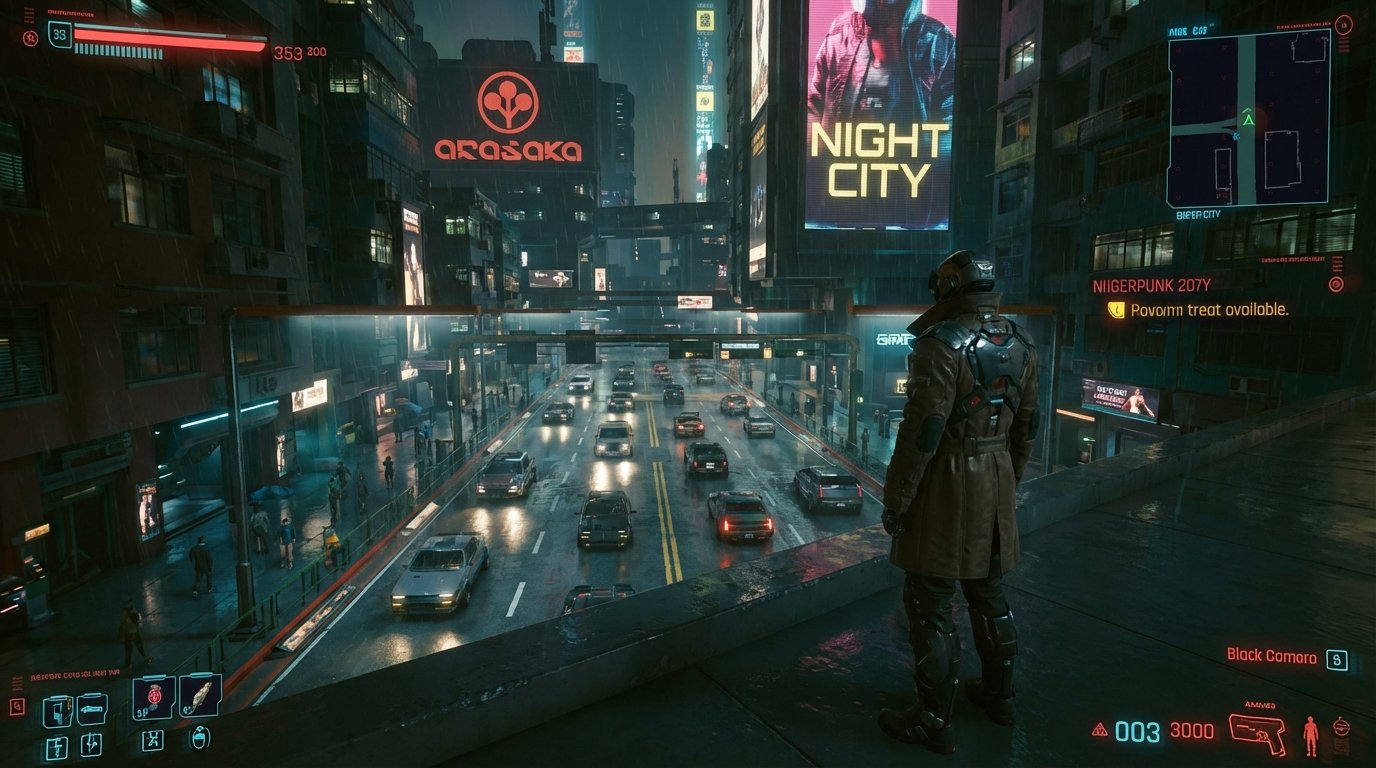The height and width of the screenshot is (768, 1376).
Task: Select the equipped pistol icon near the ammo counter
Action: coord(1256,733)
